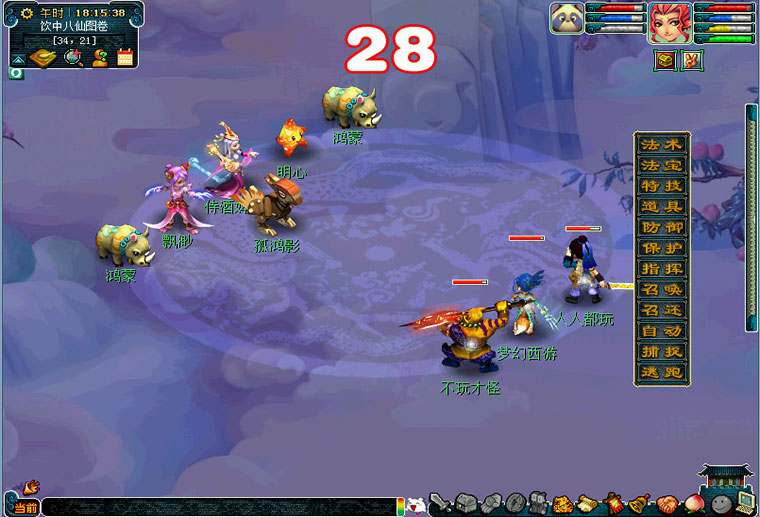Click the red-haired character portrait

(667, 22)
